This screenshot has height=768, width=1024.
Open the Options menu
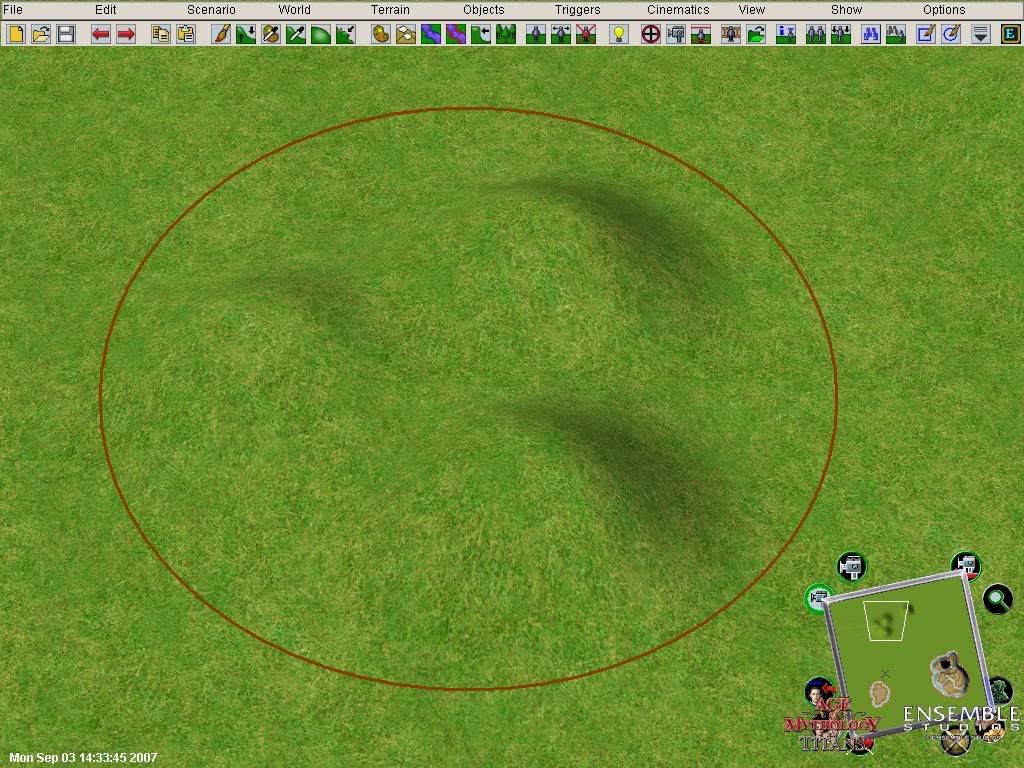(x=944, y=10)
